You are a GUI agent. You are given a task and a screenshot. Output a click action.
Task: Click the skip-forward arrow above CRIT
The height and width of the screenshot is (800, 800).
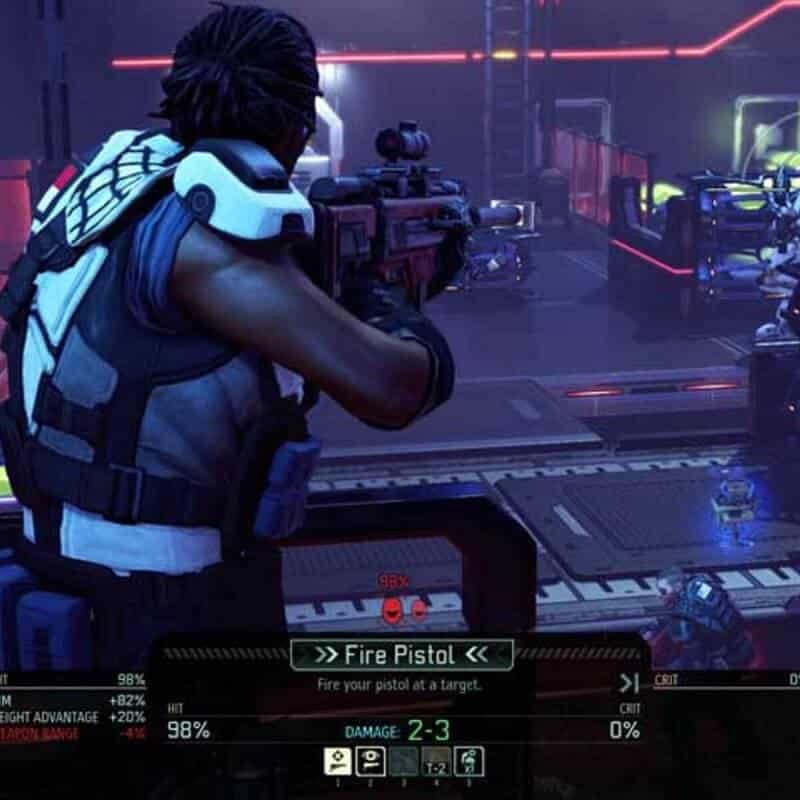(628, 684)
